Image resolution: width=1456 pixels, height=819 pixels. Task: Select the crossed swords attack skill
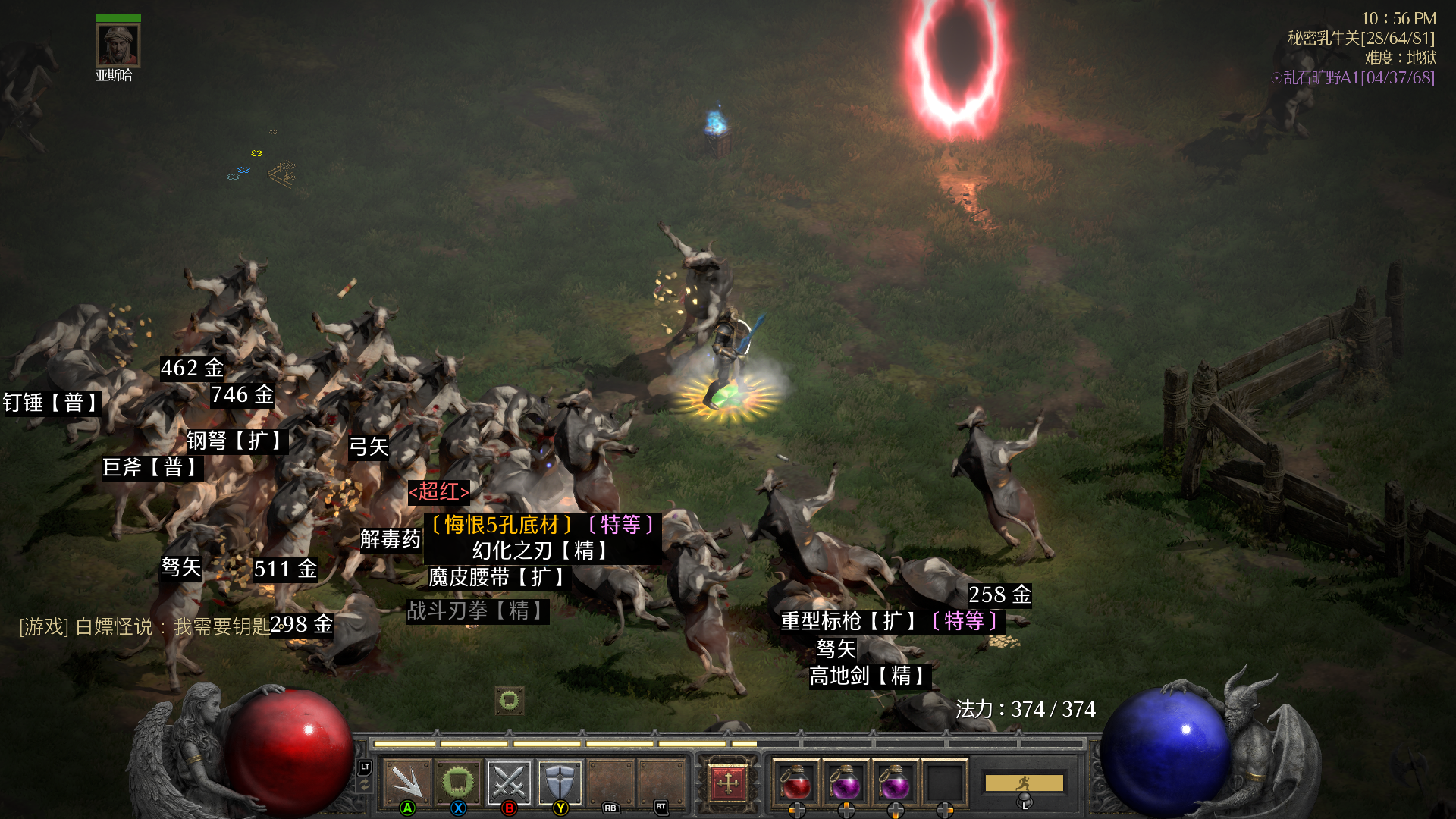509,782
